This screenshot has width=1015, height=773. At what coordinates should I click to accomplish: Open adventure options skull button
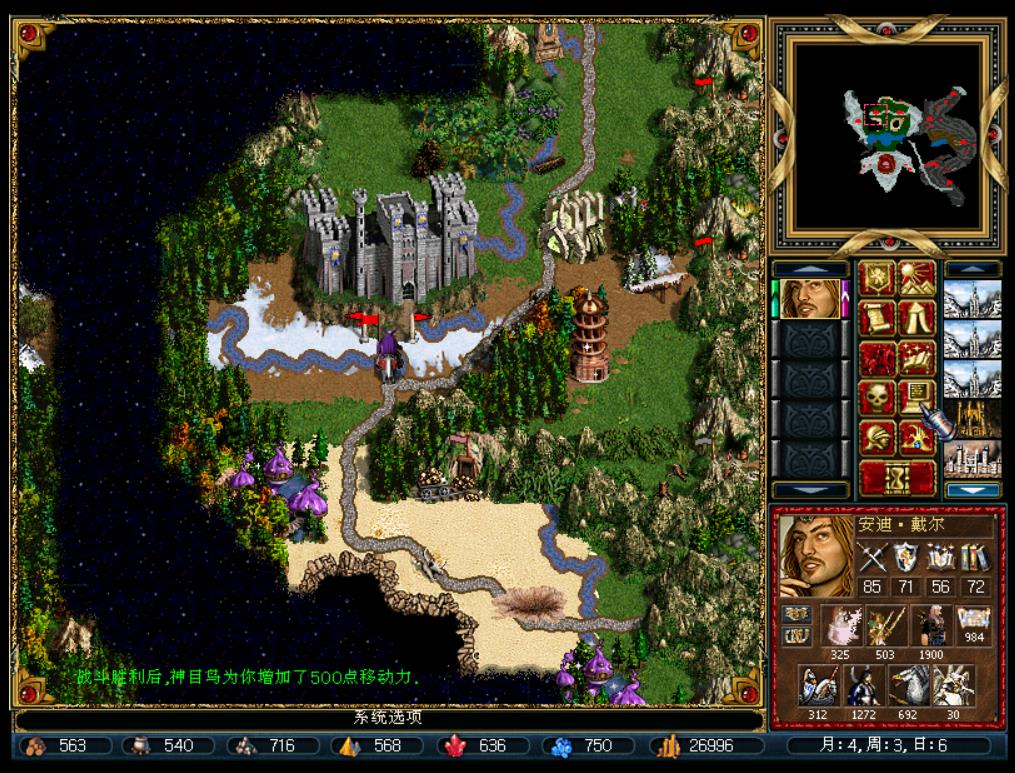click(x=877, y=398)
